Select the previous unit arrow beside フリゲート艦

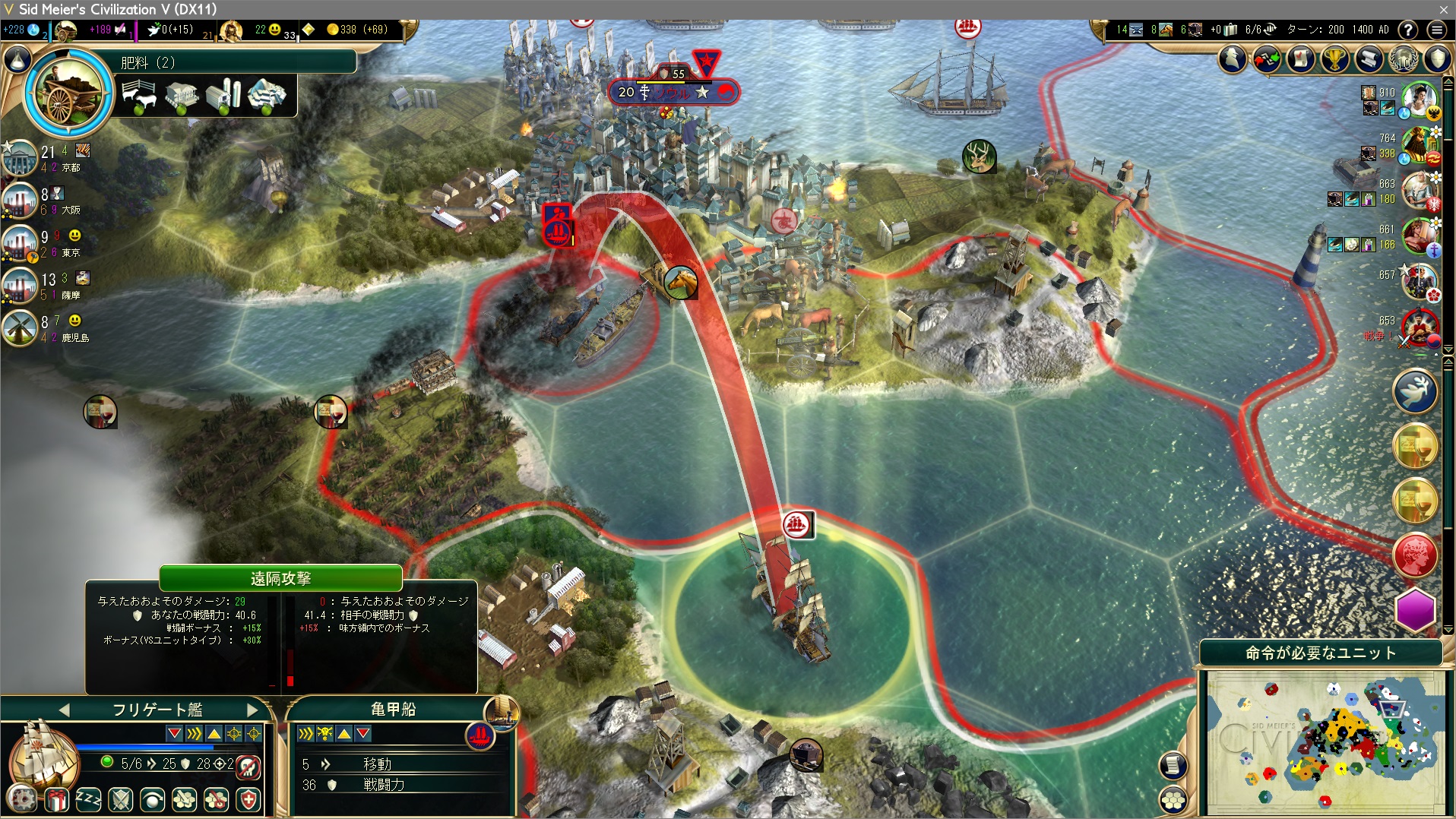pos(64,710)
